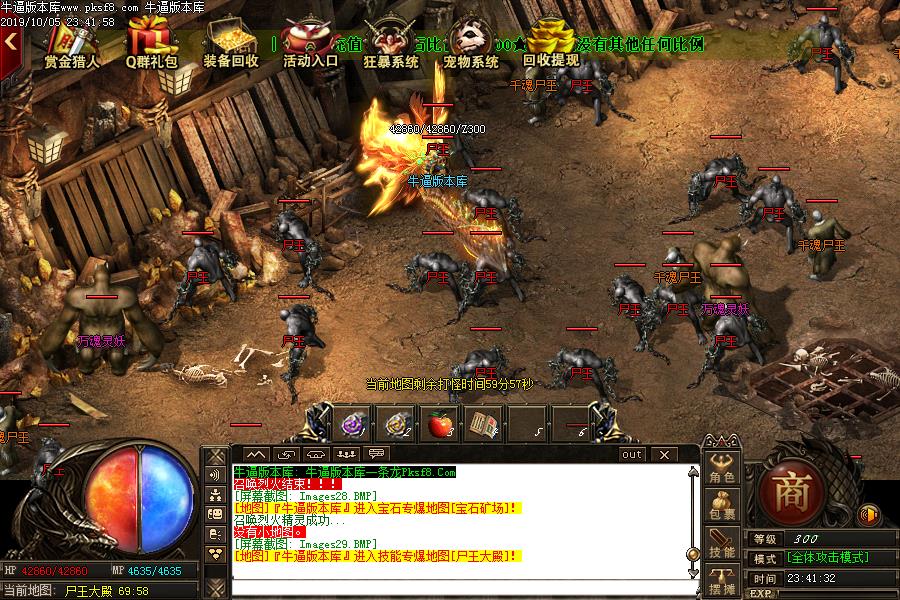
Task: Claim the Q群礼包 gift pack
Action: tap(151, 44)
